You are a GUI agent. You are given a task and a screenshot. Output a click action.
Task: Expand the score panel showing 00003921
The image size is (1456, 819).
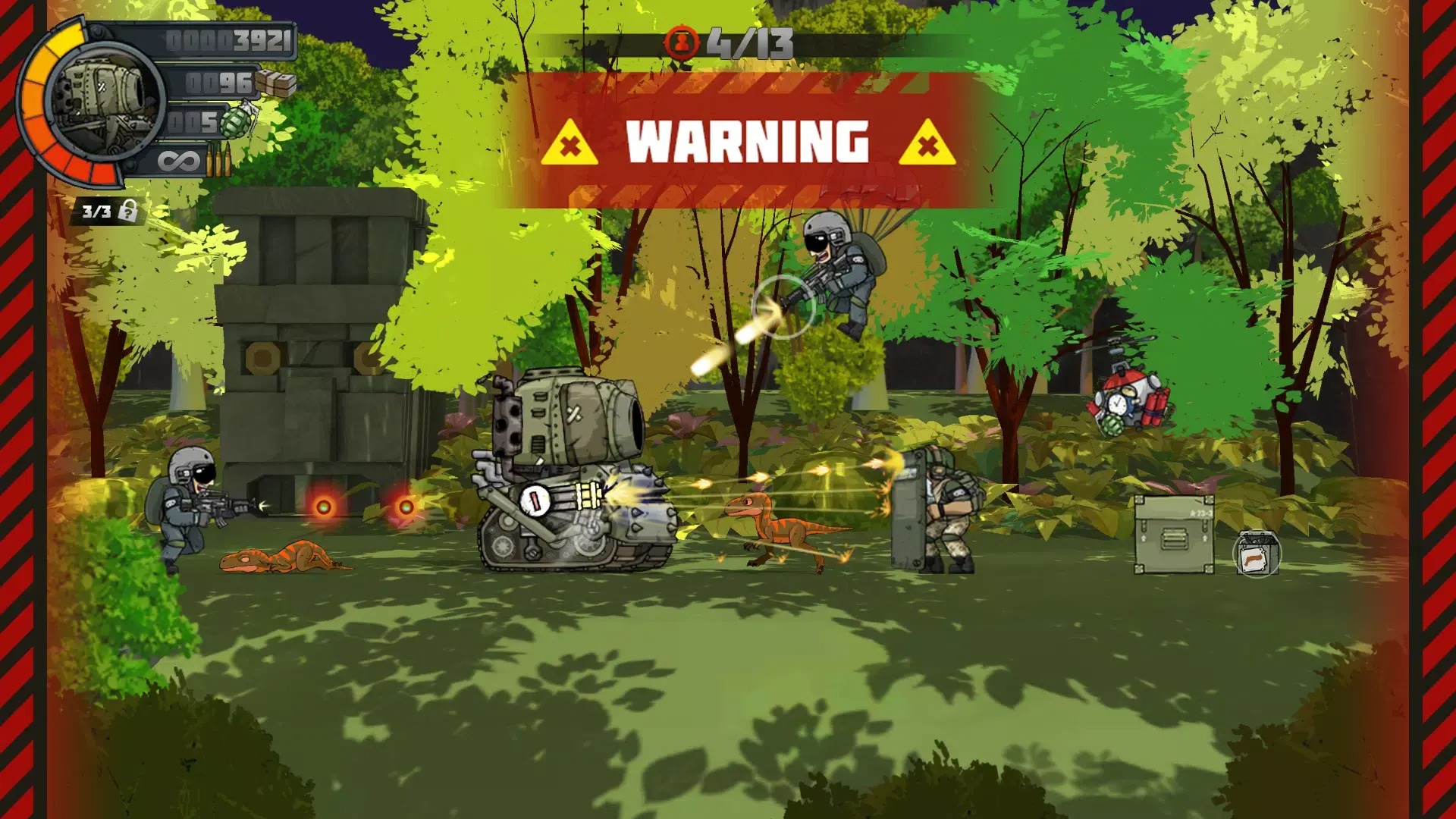pos(227,39)
